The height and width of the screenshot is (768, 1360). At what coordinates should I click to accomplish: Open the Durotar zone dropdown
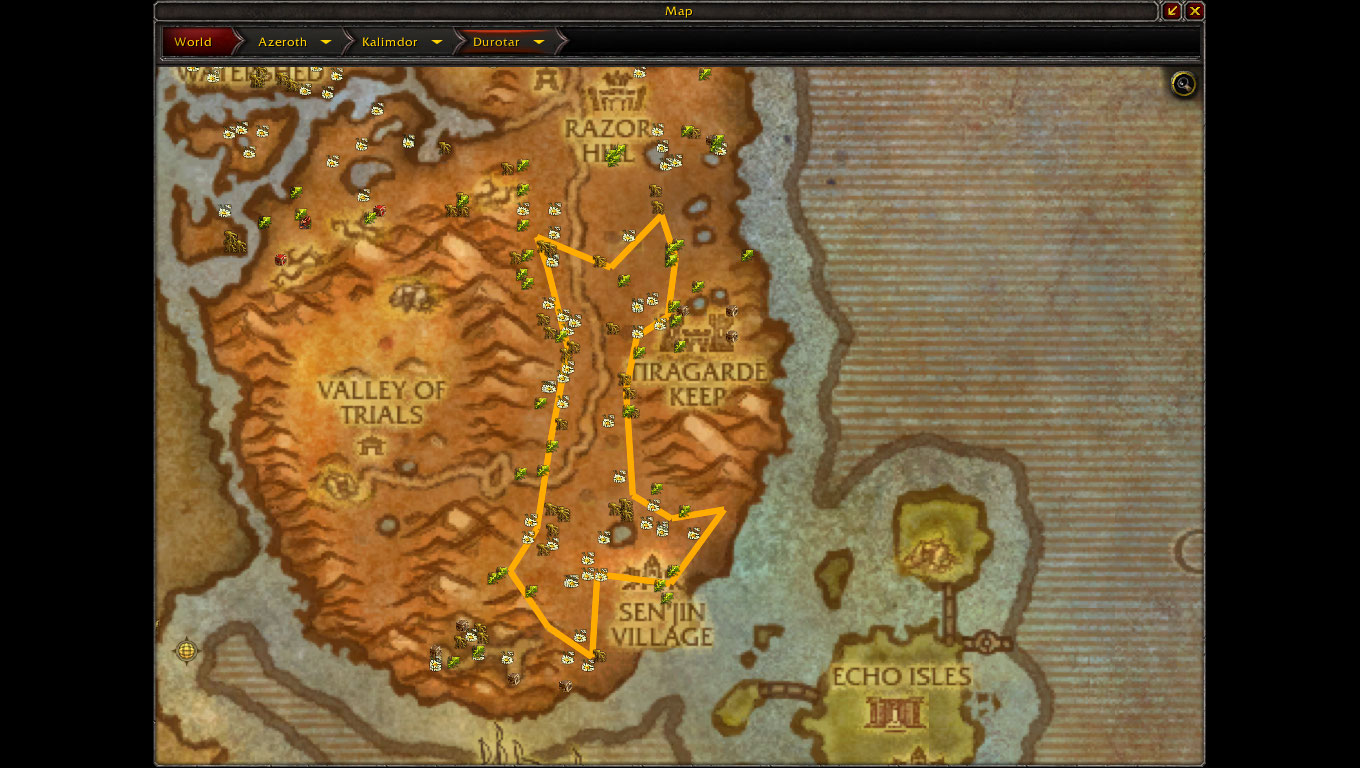539,42
